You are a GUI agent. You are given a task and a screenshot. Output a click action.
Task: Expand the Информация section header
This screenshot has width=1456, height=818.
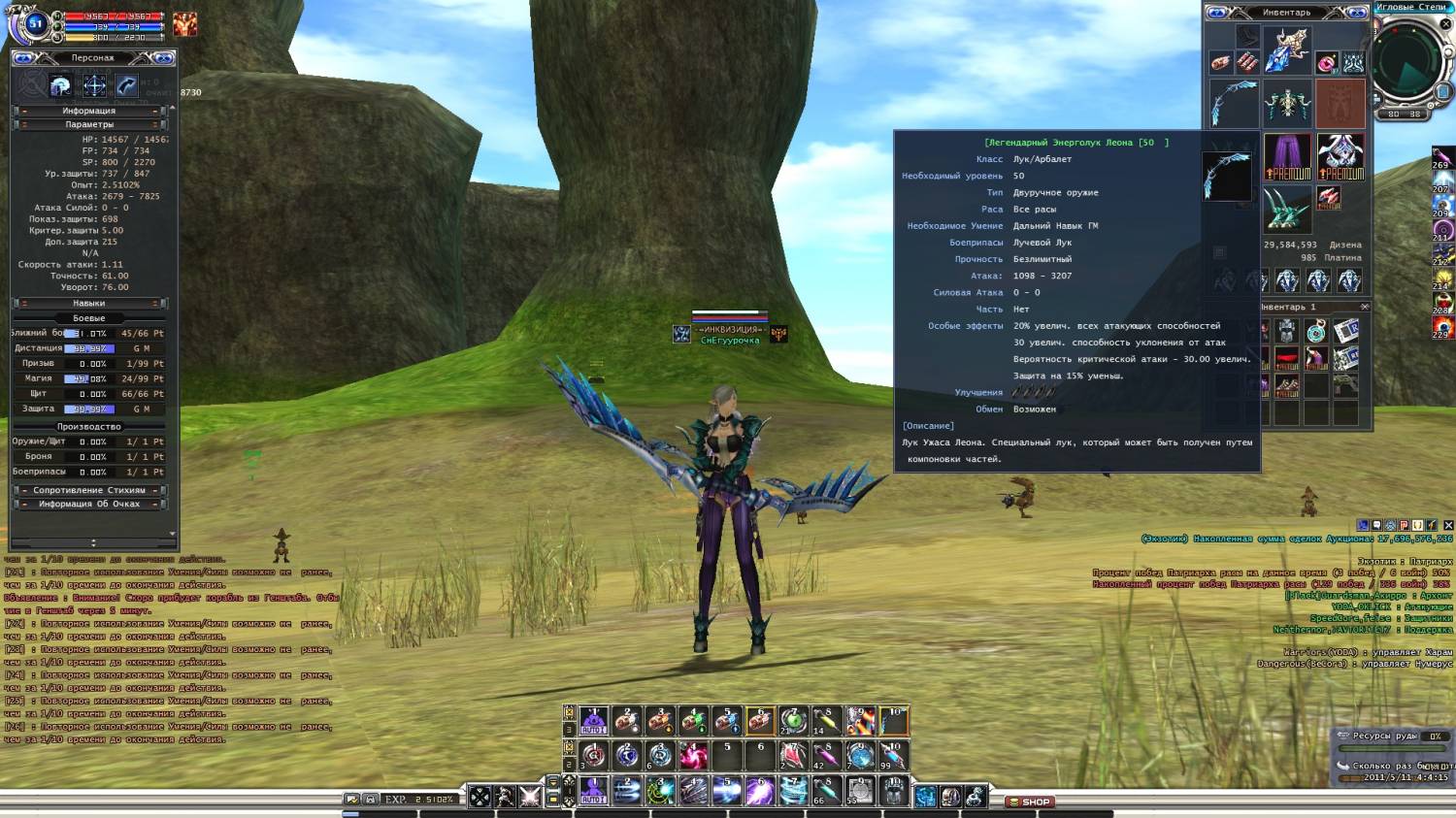click(x=89, y=111)
